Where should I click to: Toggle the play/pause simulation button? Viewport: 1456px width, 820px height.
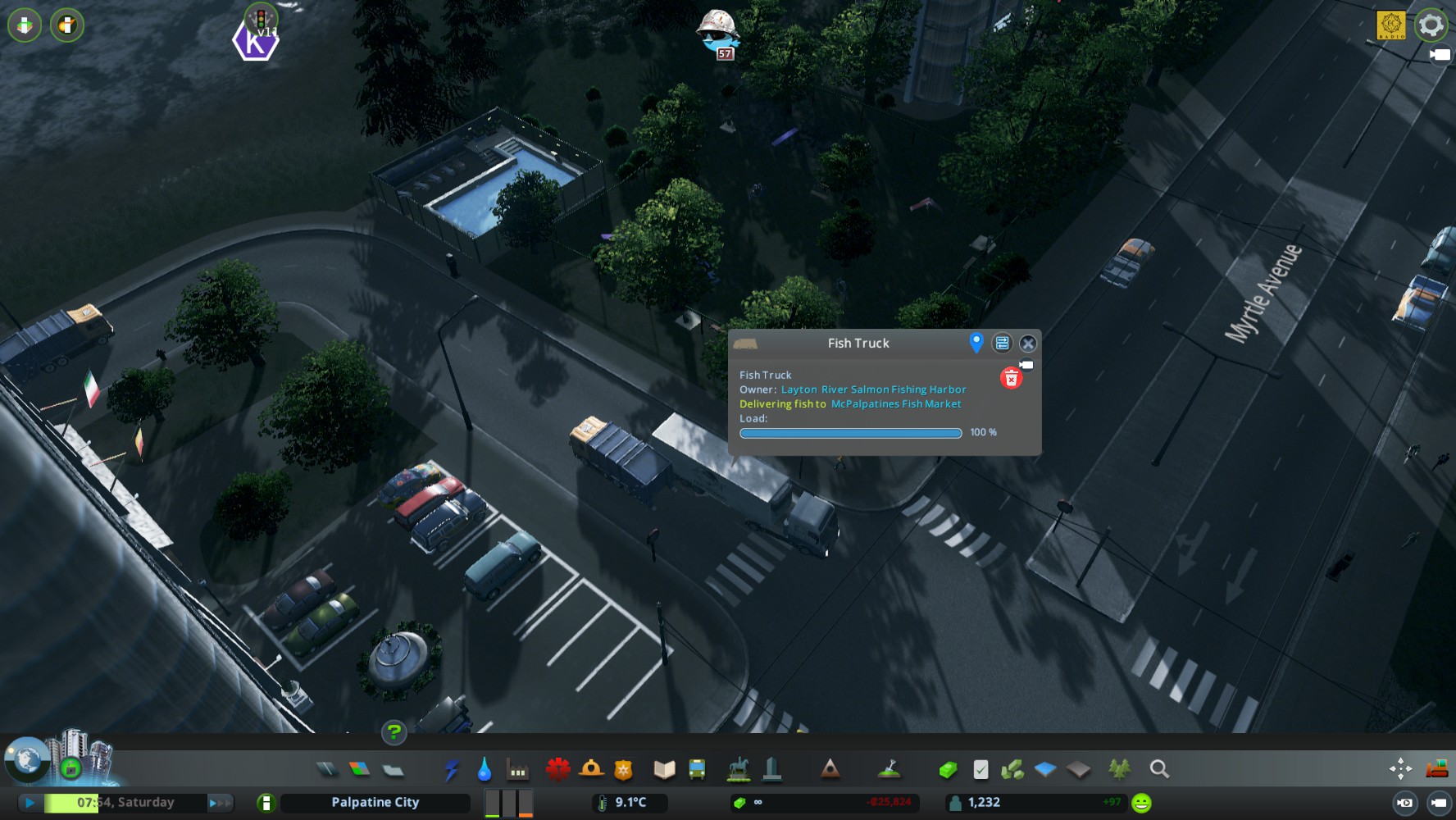(x=30, y=803)
